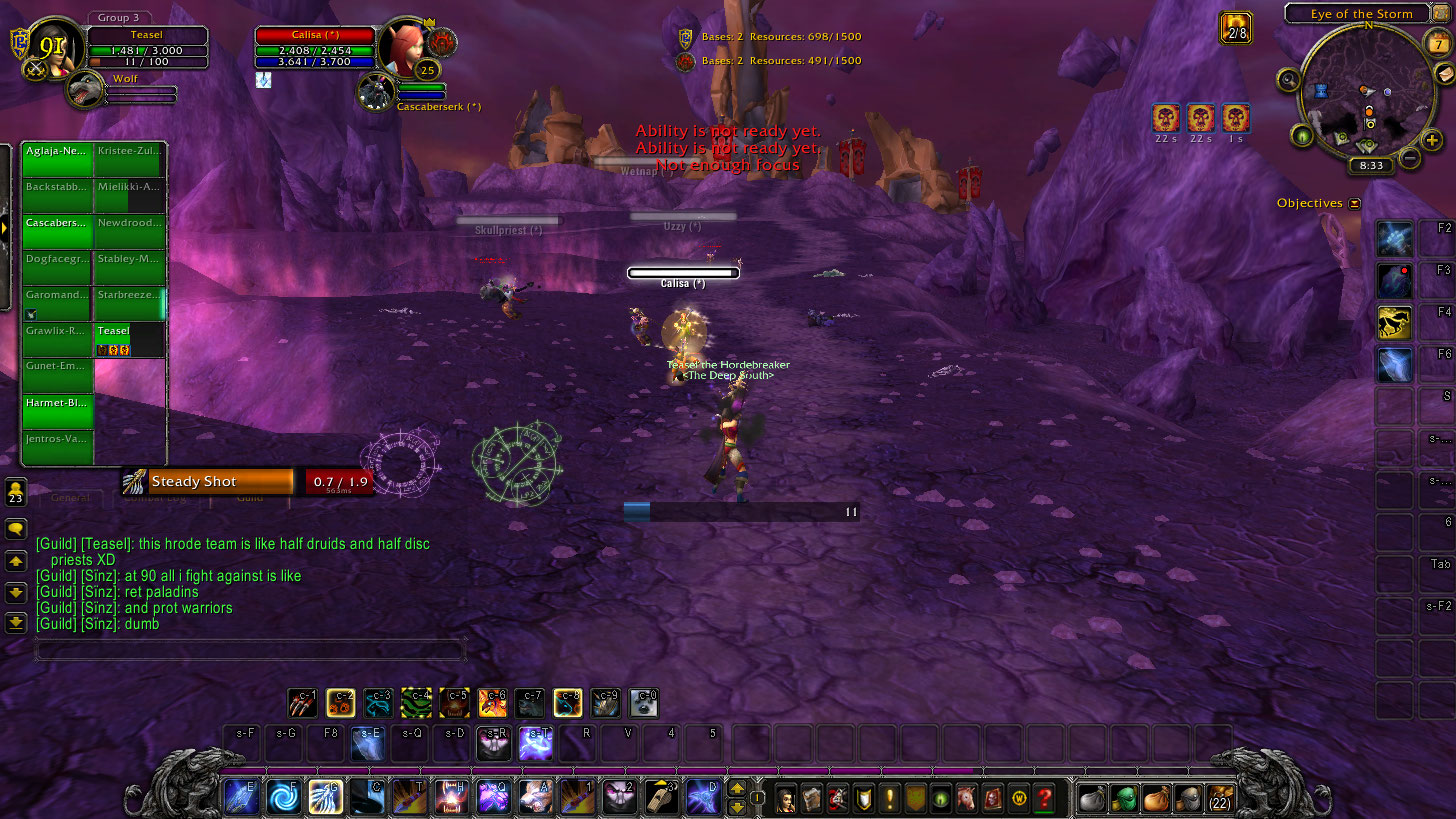Open the friends list button showing 23

(15, 492)
